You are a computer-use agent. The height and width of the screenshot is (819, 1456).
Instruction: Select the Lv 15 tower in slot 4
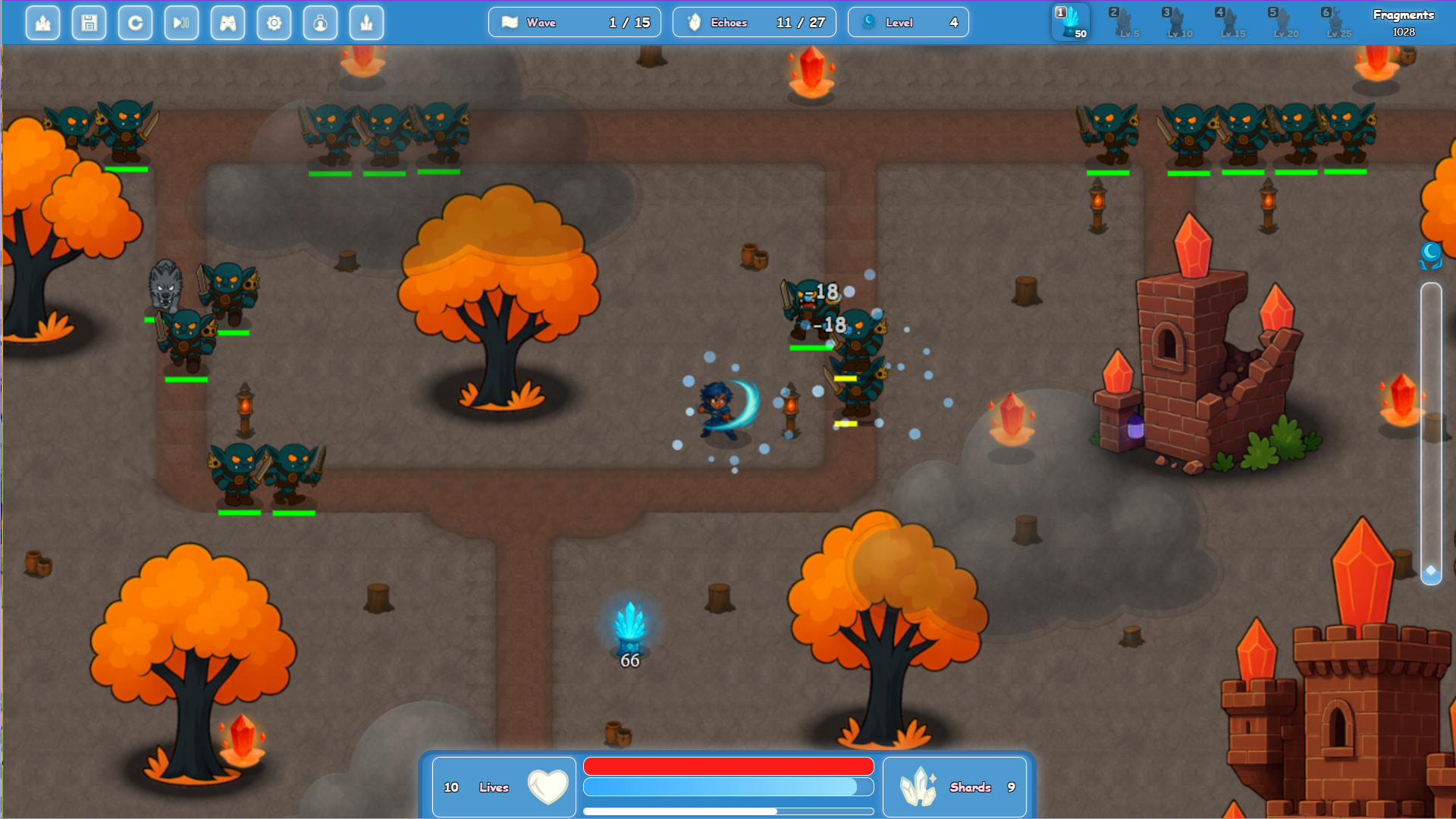[1232, 23]
